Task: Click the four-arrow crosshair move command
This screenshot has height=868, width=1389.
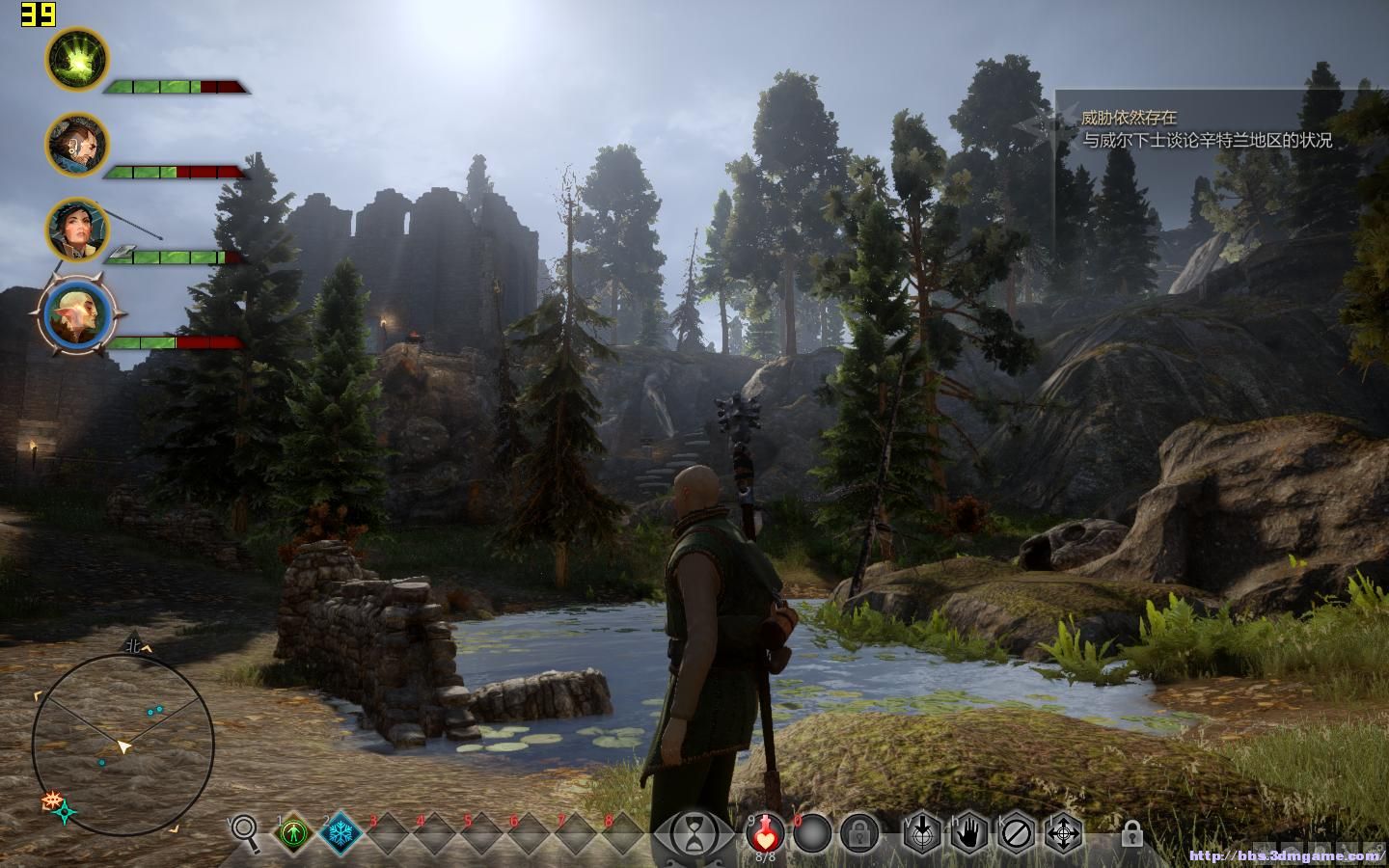Action: coord(1064,832)
